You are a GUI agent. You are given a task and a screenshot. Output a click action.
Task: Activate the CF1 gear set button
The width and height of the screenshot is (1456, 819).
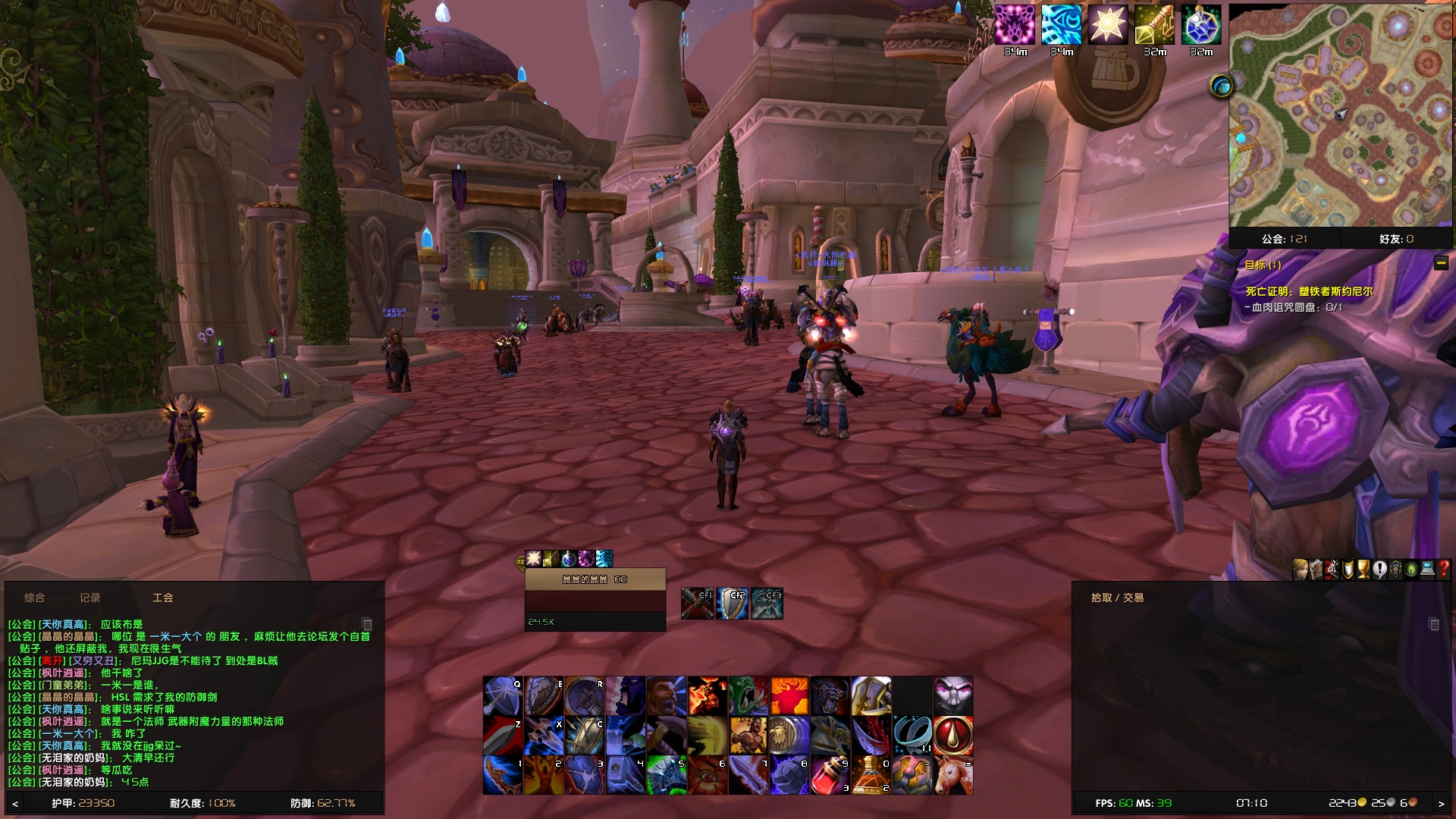click(698, 603)
